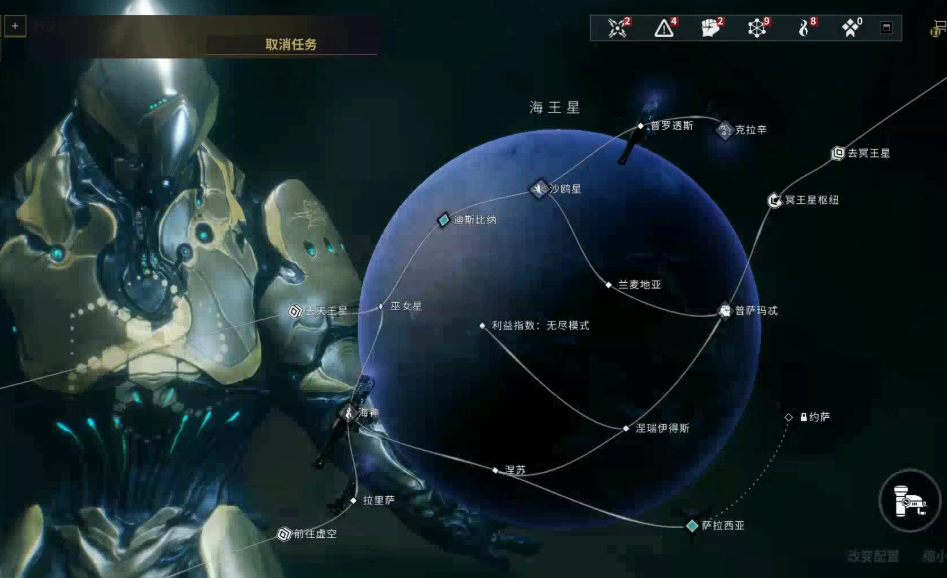Viewport: 947px width, 578px height.
Task: Select the 克拉辛 mission node
Action: tap(725, 130)
